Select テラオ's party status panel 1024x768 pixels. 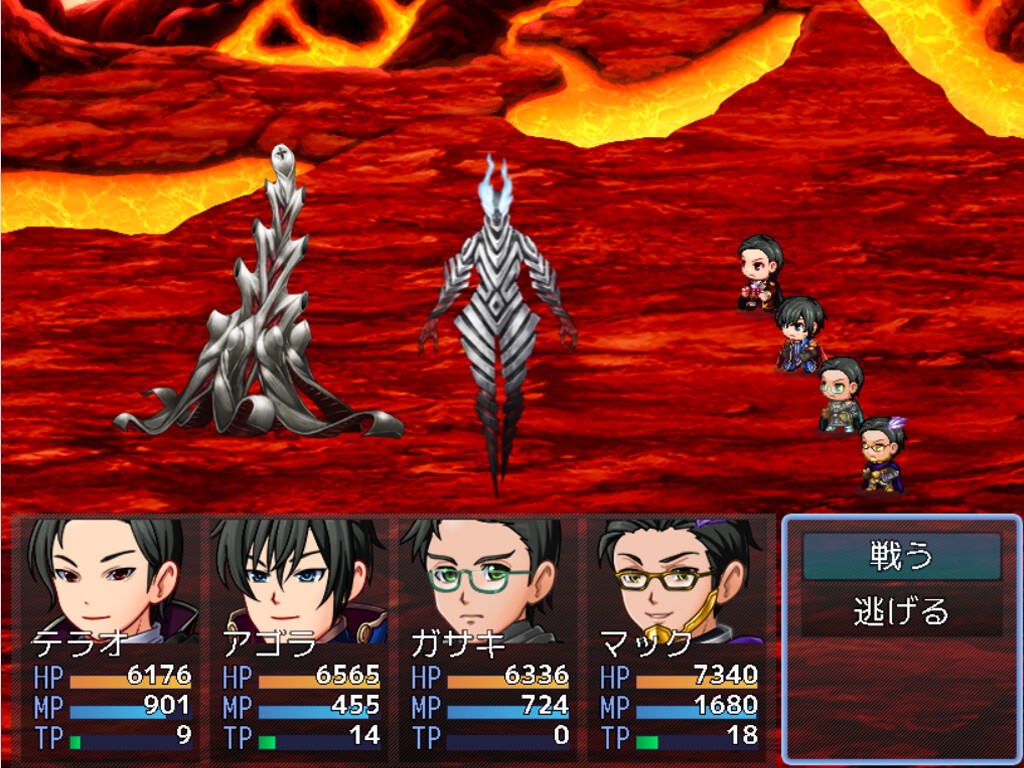111,637
